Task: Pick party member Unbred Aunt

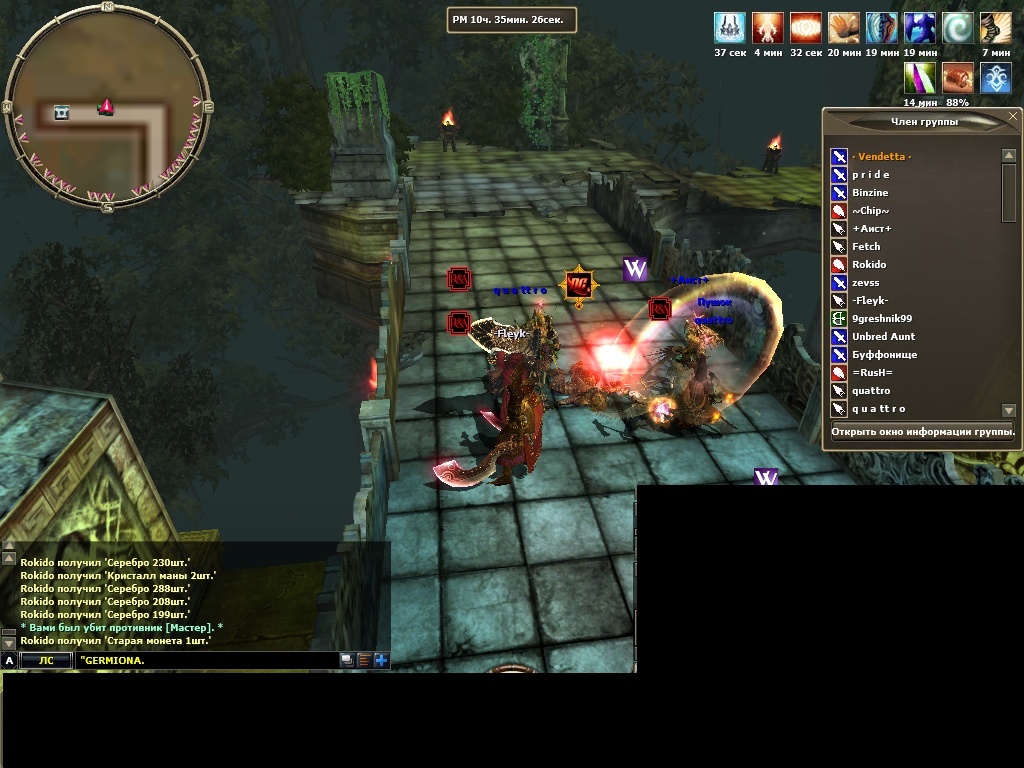Action: tap(883, 336)
